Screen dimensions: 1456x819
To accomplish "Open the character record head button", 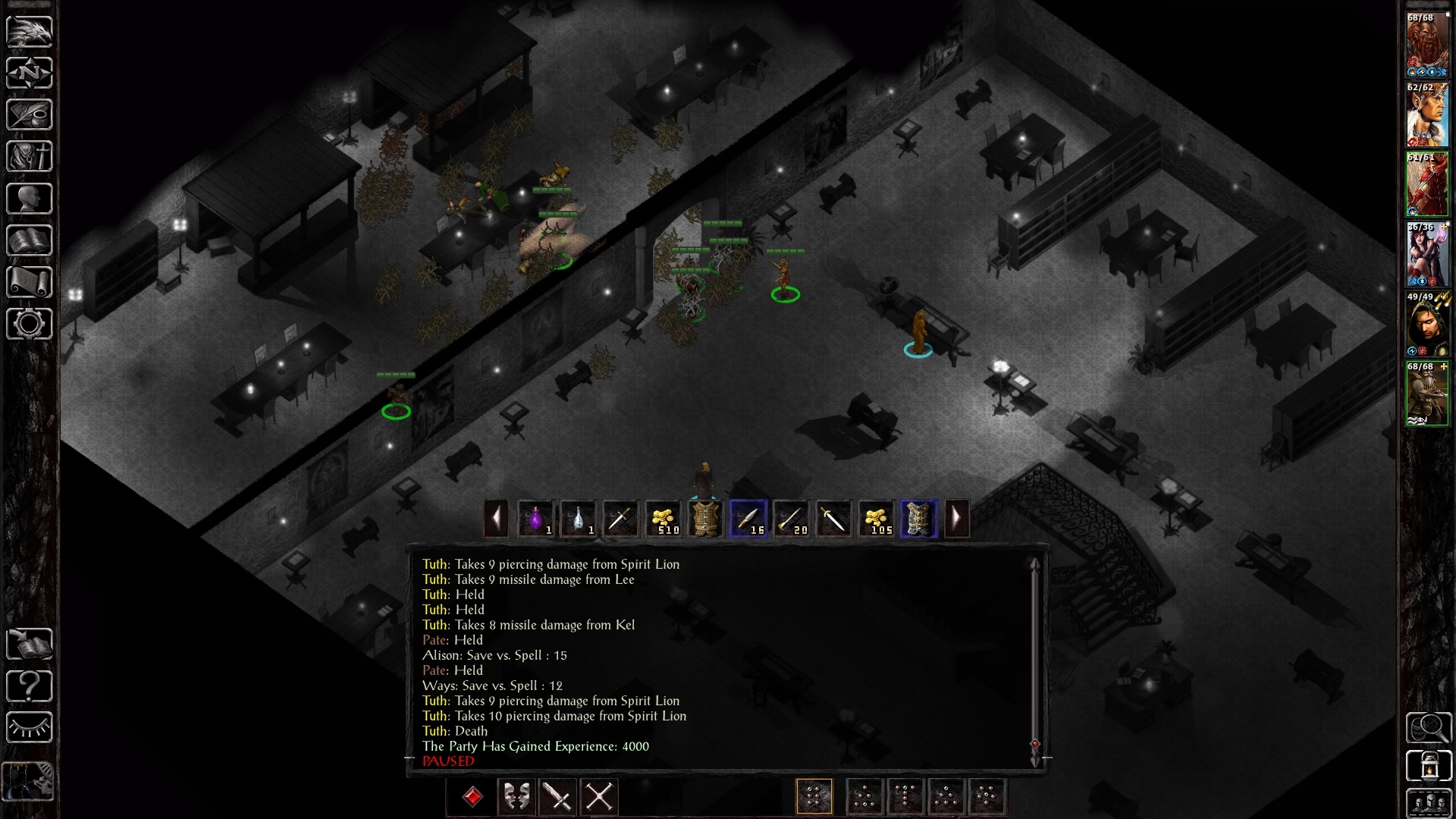I will (30, 199).
